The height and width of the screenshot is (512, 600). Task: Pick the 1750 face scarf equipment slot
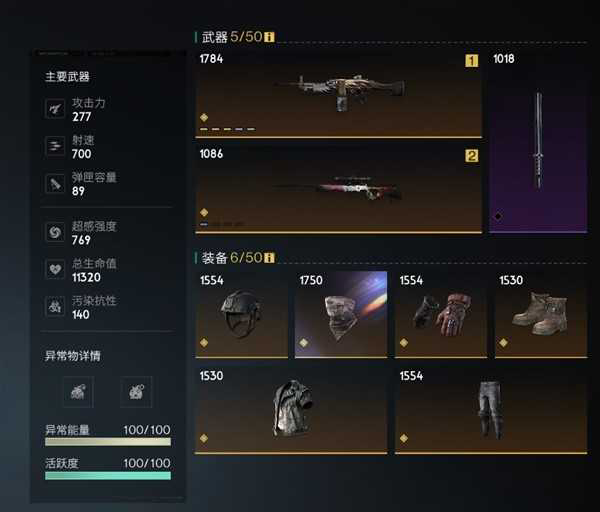point(341,314)
